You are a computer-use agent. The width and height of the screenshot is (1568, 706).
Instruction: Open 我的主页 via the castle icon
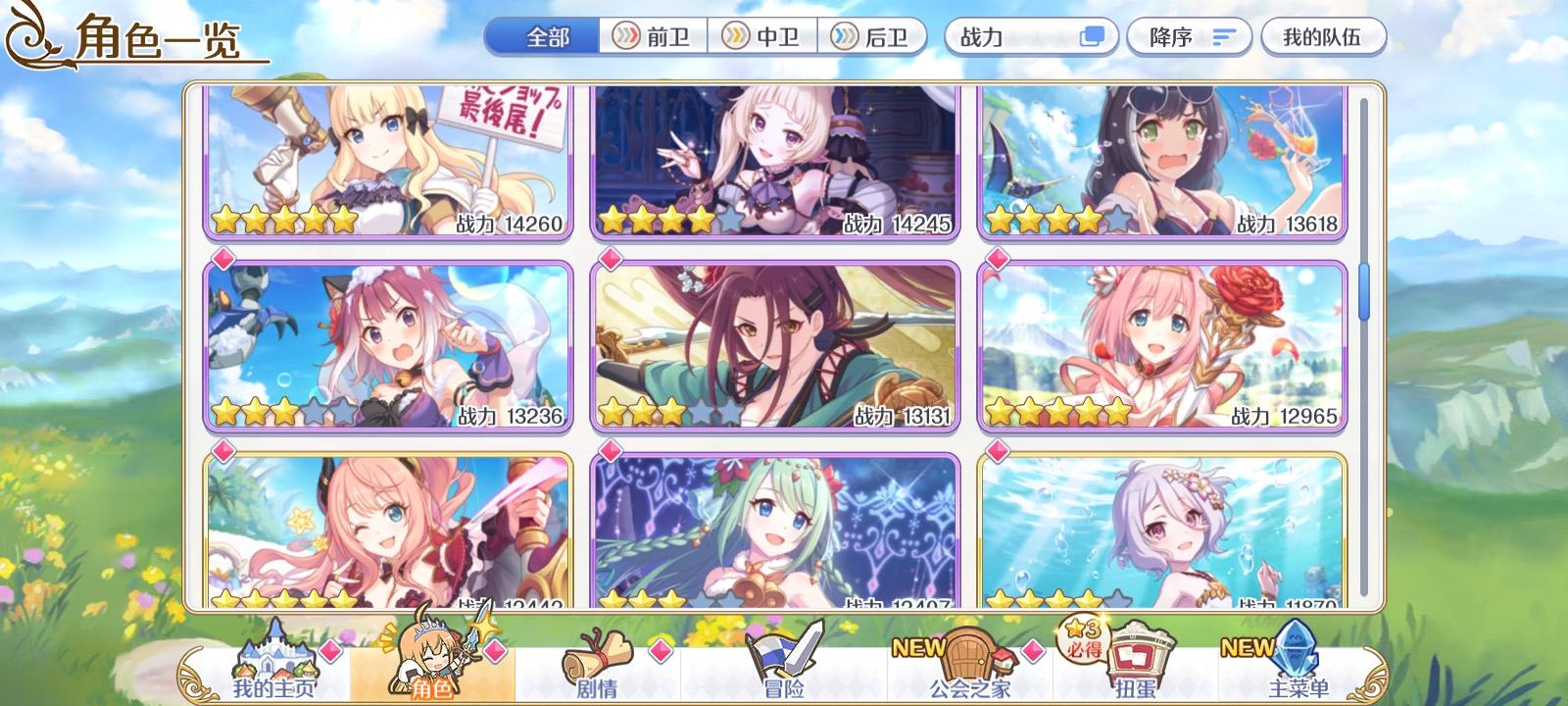(x=274, y=662)
